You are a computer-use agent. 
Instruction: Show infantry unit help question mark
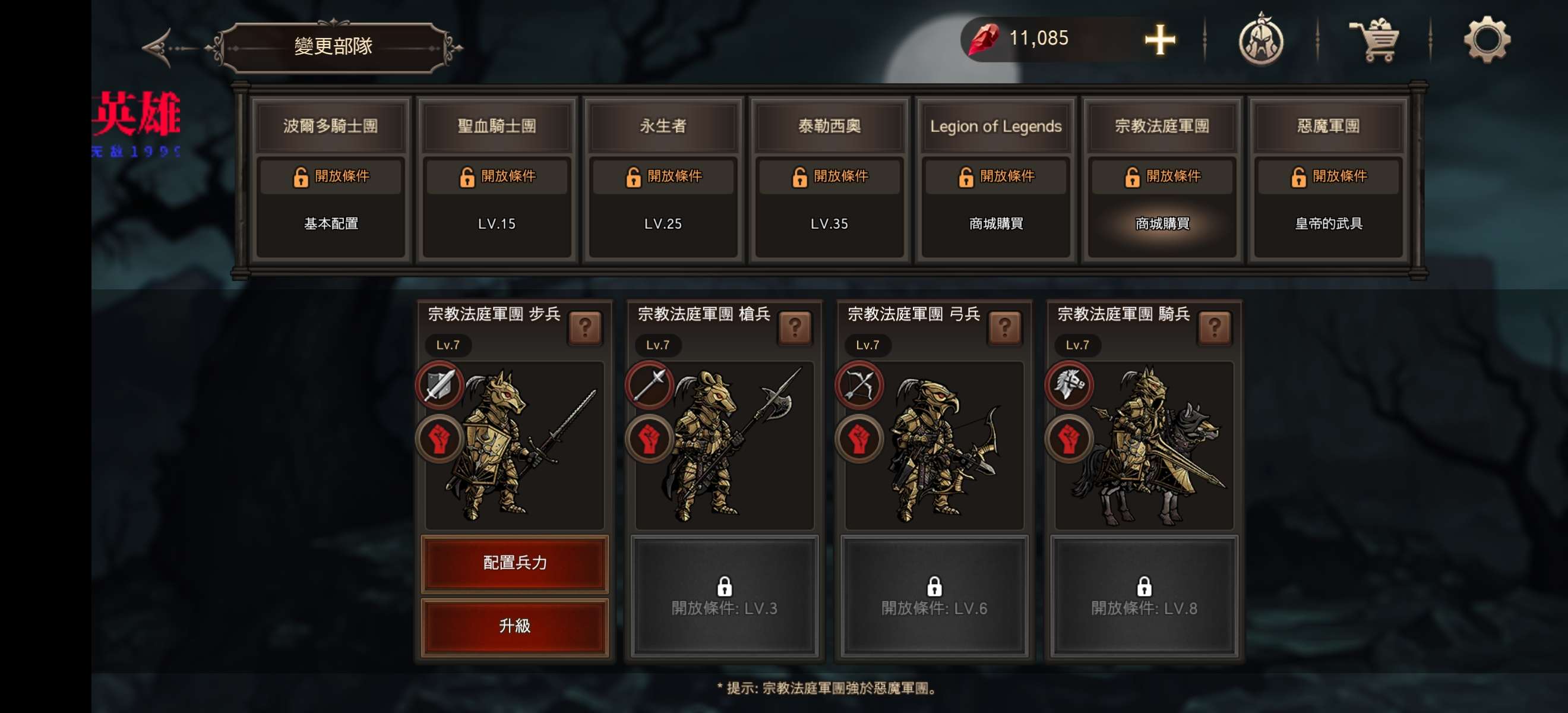(585, 328)
